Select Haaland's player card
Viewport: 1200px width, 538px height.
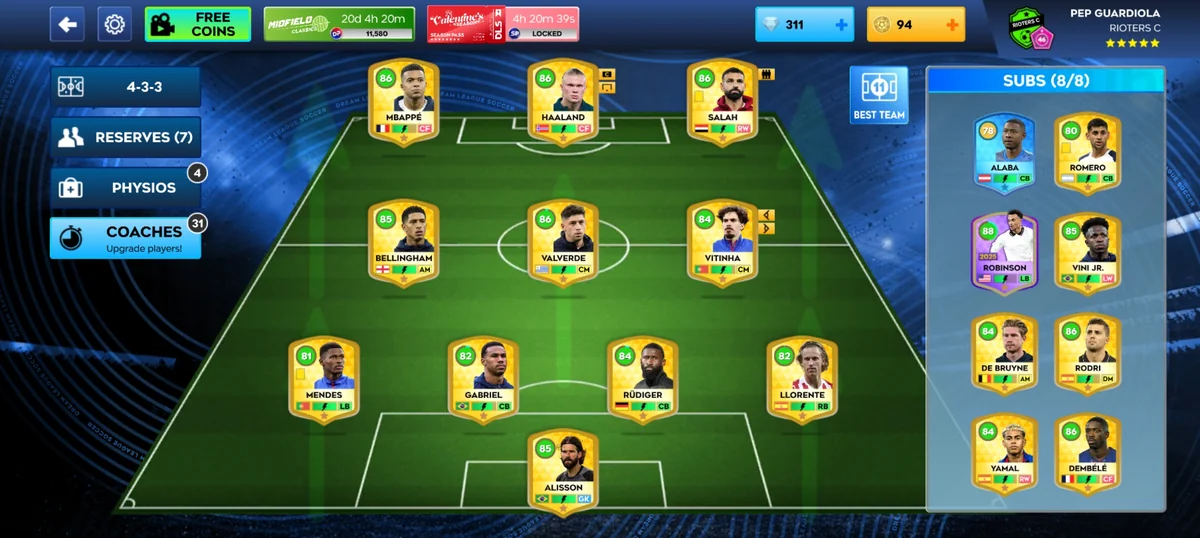(x=563, y=102)
